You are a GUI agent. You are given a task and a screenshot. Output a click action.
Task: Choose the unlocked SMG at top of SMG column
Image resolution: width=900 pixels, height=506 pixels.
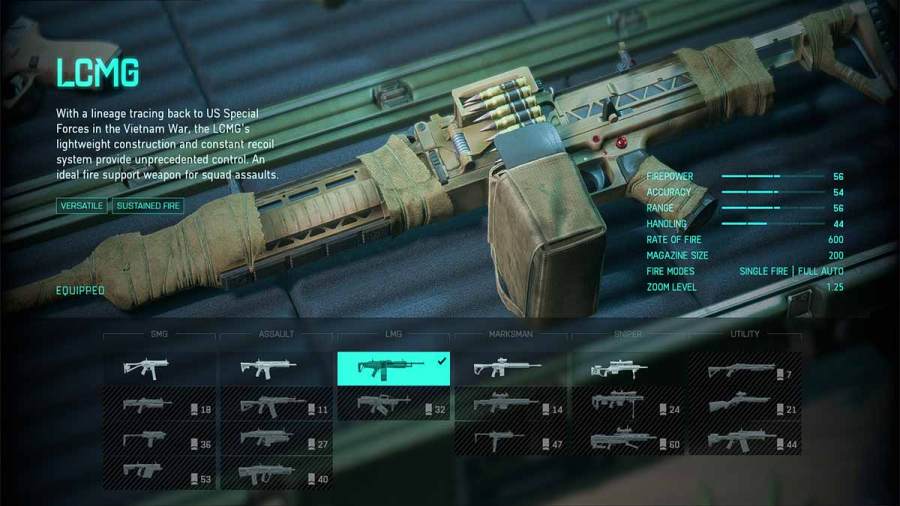point(159,368)
